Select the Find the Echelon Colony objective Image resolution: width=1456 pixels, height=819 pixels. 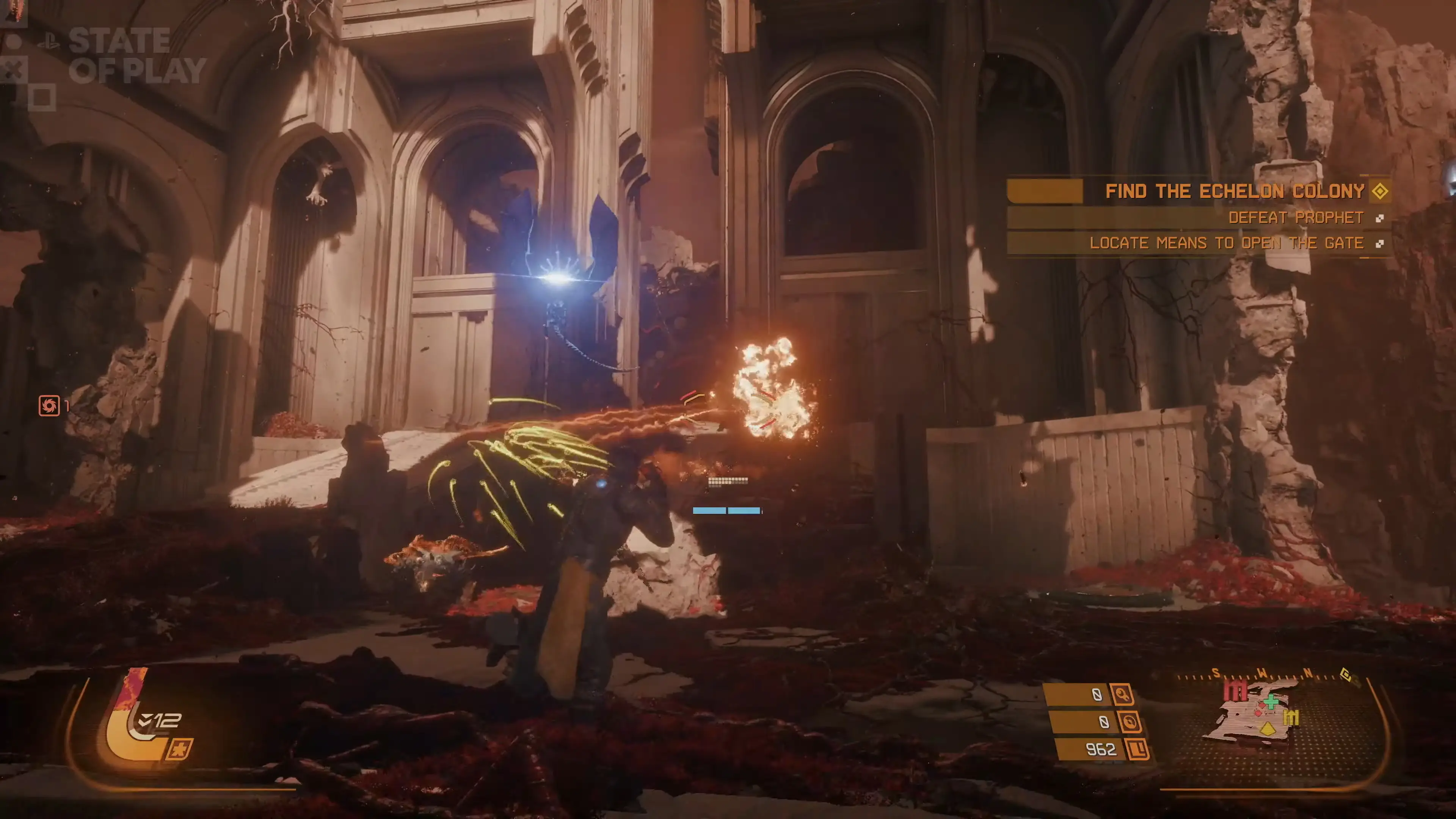pos(1235,191)
